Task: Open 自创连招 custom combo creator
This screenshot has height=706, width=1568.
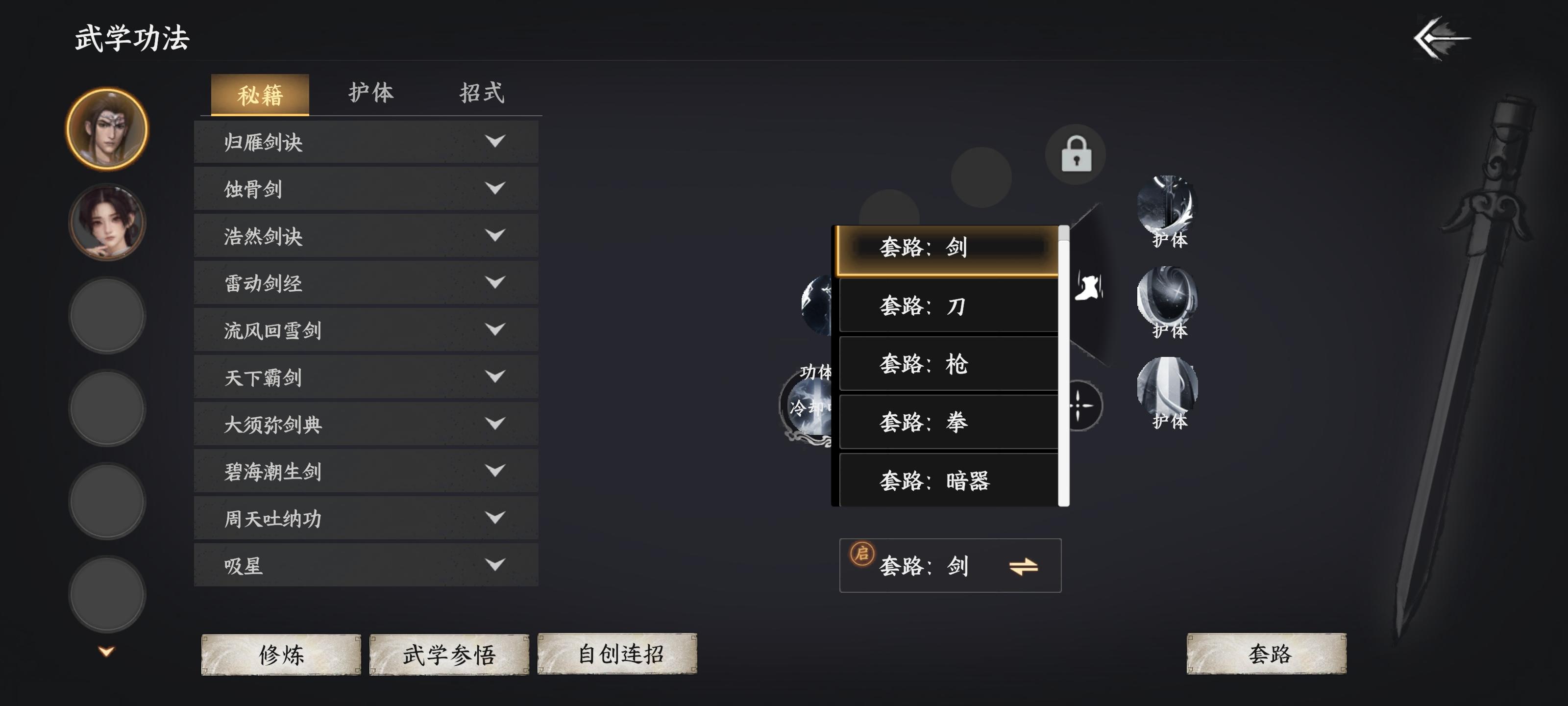Action: coord(619,656)
